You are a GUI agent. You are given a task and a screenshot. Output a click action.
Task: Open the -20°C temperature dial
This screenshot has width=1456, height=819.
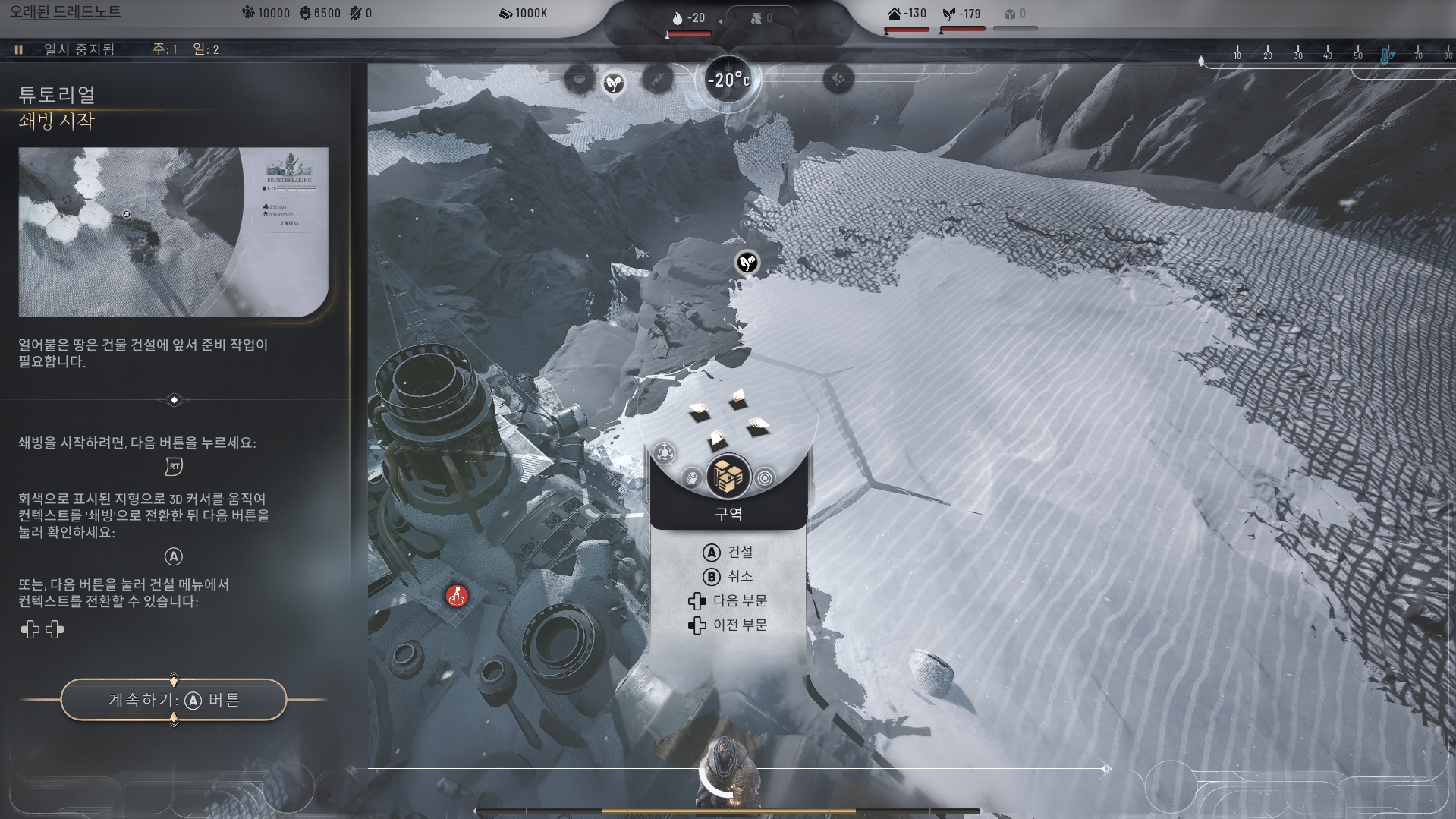(x=728, y=80)
